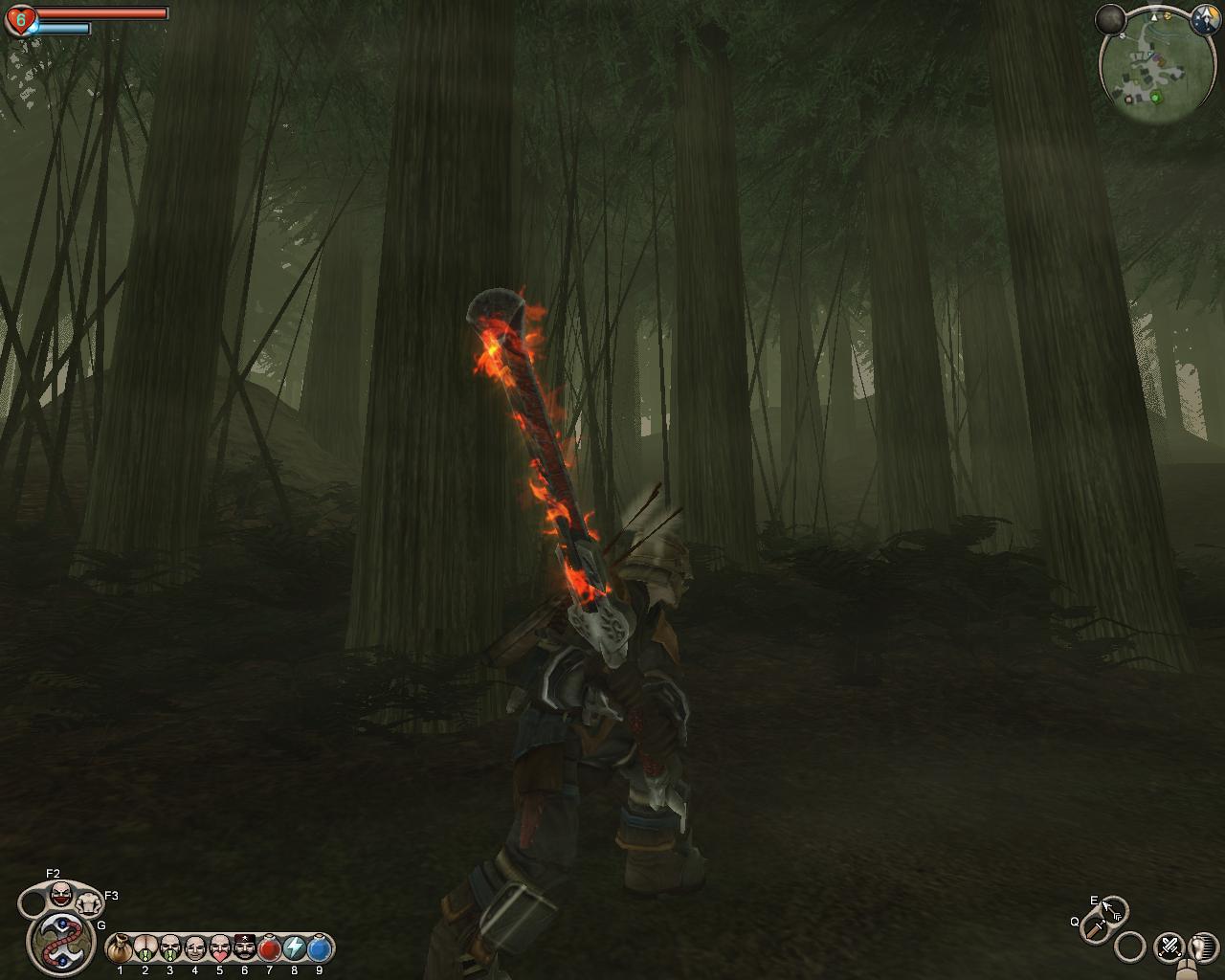Image resolution: width=1225 pixels, height=980 pixels.
Task: Click the dark orb beside the minimap
Action: point(1111,18)
